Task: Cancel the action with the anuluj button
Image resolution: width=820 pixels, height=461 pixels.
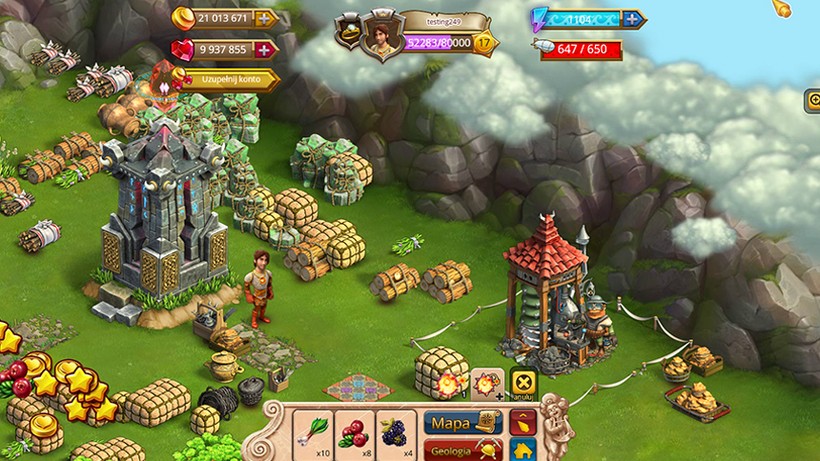Action: pyautogui.click(x=522, y=383)
